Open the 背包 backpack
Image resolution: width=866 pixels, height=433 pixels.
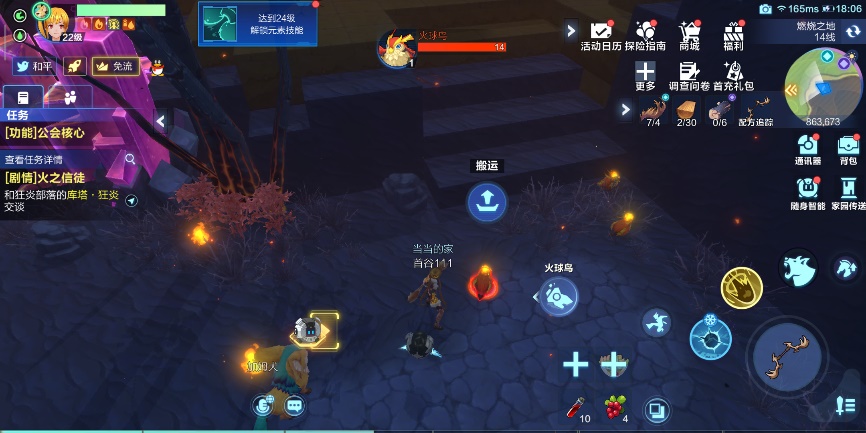click(x=848, y=148)
